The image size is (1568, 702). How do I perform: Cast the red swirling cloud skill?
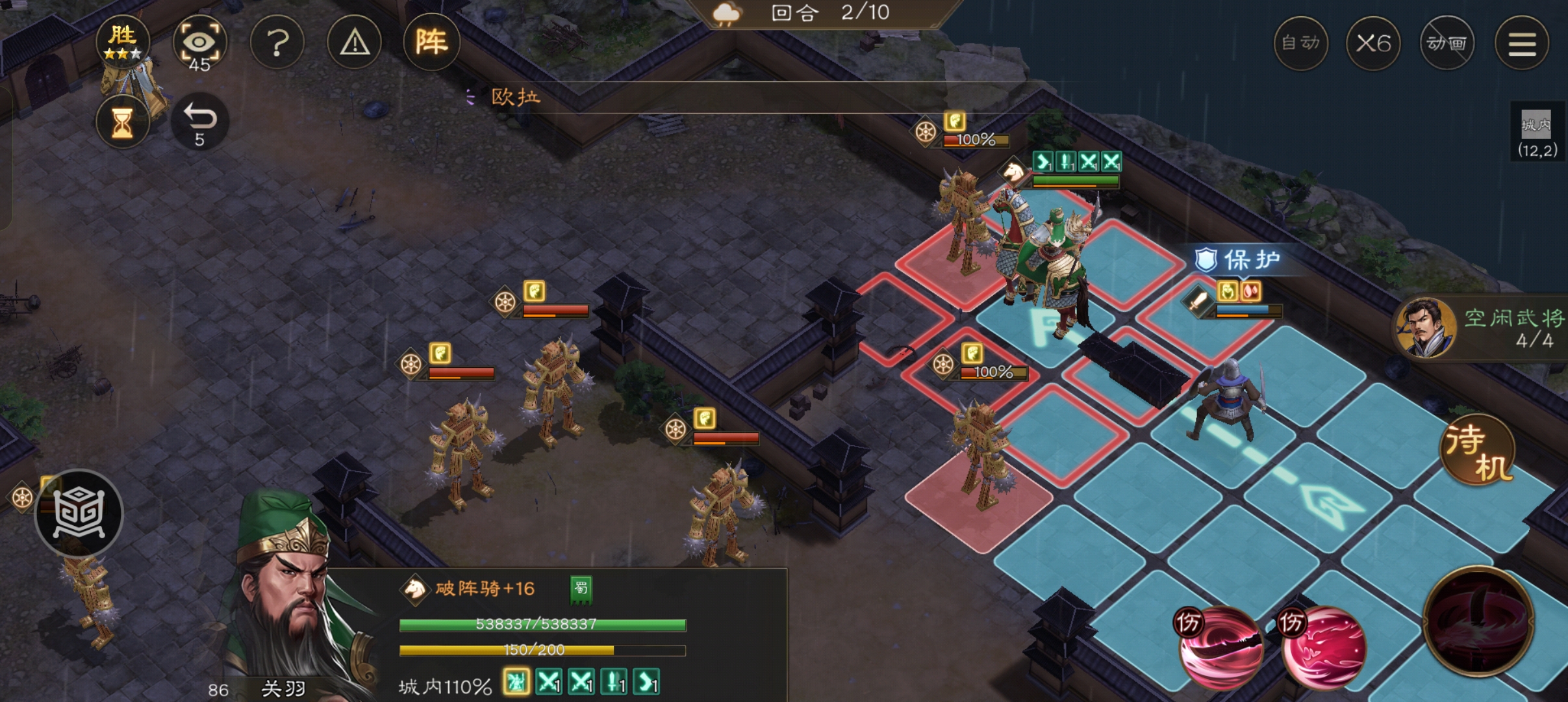[1324, 646]
